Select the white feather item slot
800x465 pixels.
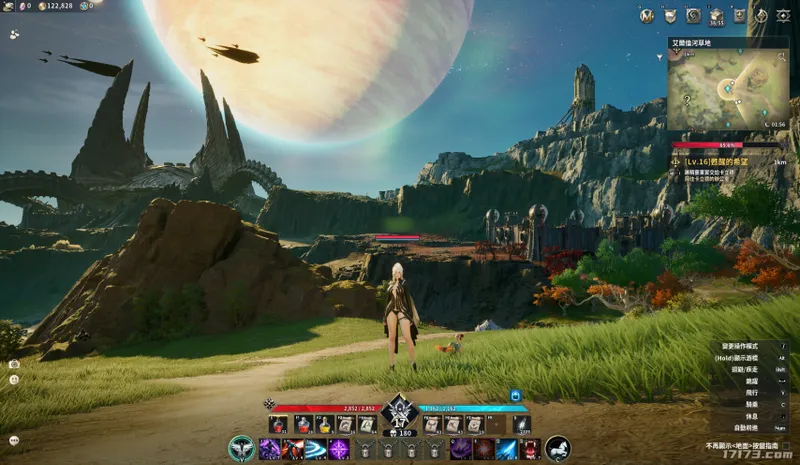click(x=521, y=425)
